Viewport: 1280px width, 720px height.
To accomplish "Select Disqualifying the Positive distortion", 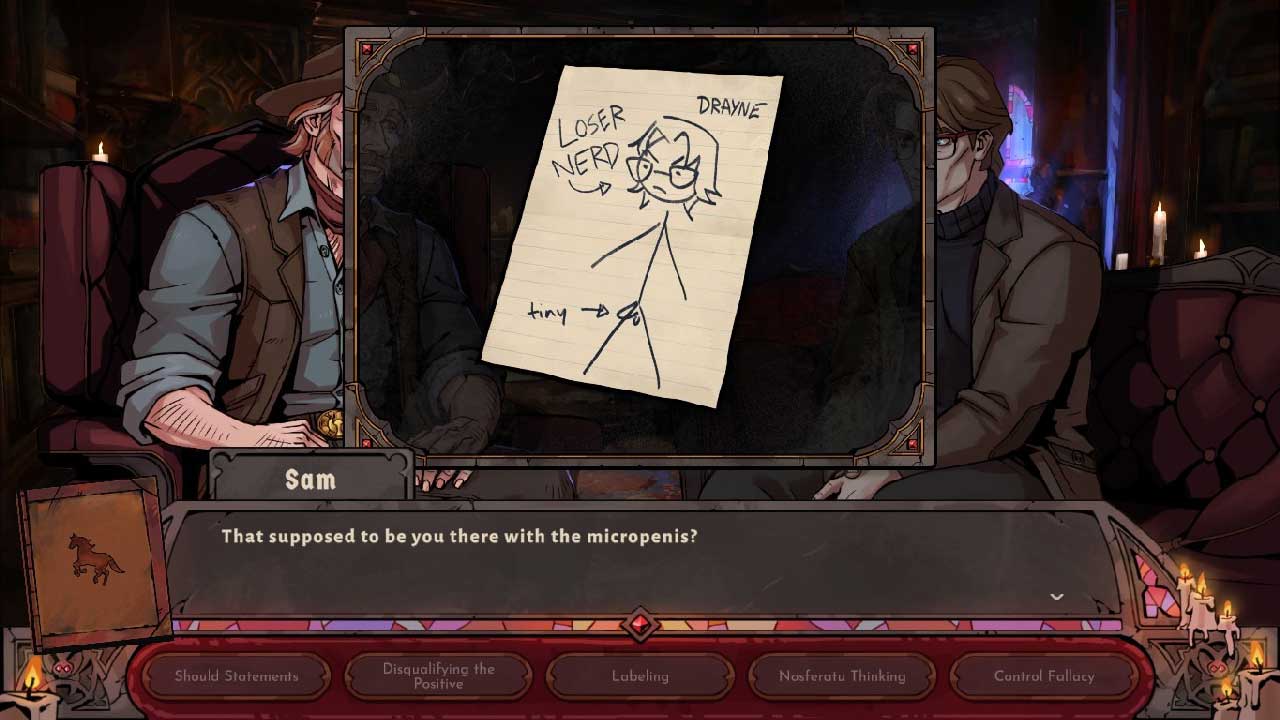I will (x=438, y=676).
